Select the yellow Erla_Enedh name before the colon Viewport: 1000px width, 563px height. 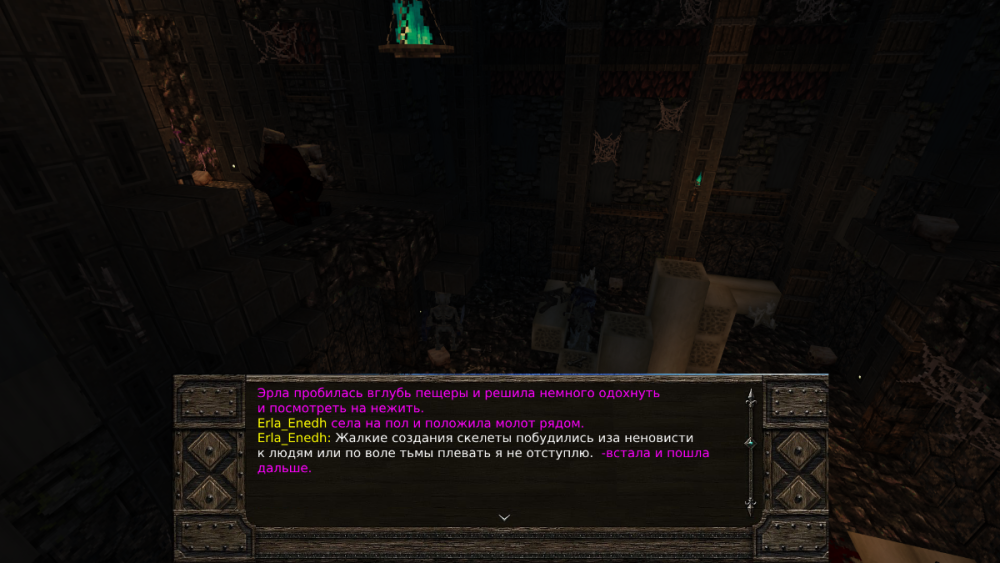pyautogui.click(x=292, y=438)
